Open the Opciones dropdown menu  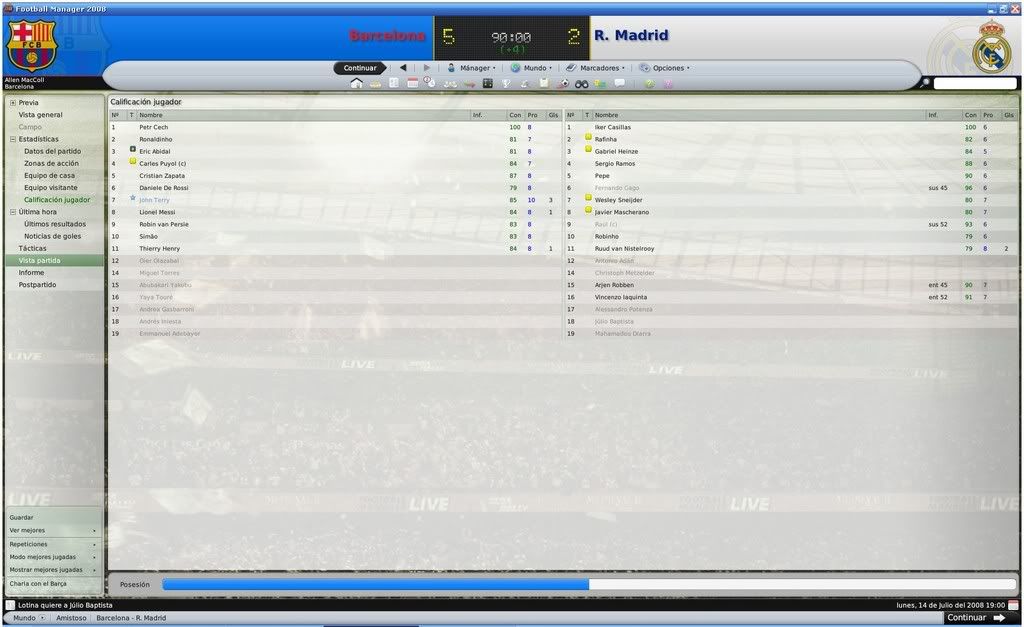[x=666, y=68]
